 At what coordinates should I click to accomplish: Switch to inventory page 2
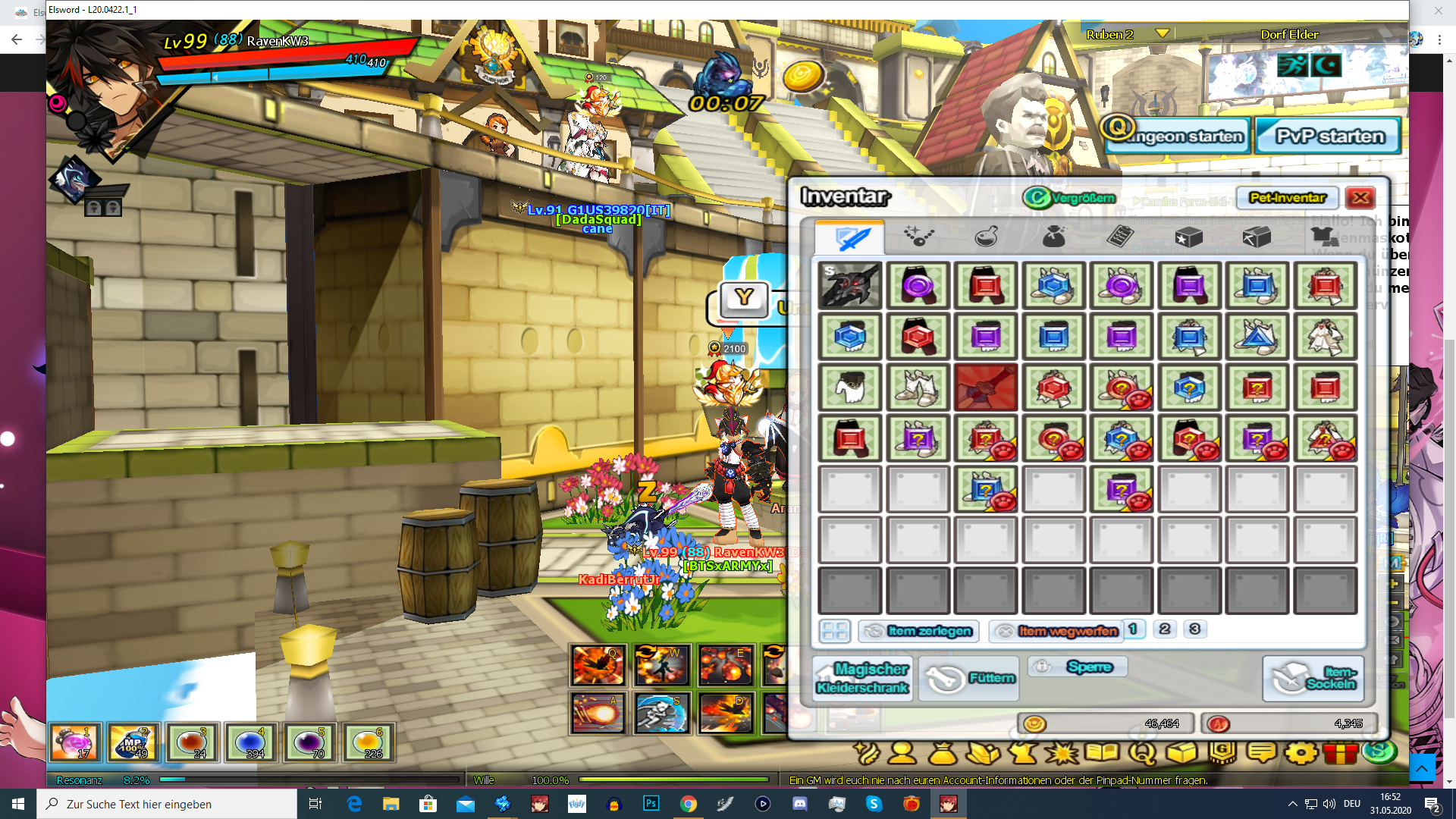[x=1164, y=629]
